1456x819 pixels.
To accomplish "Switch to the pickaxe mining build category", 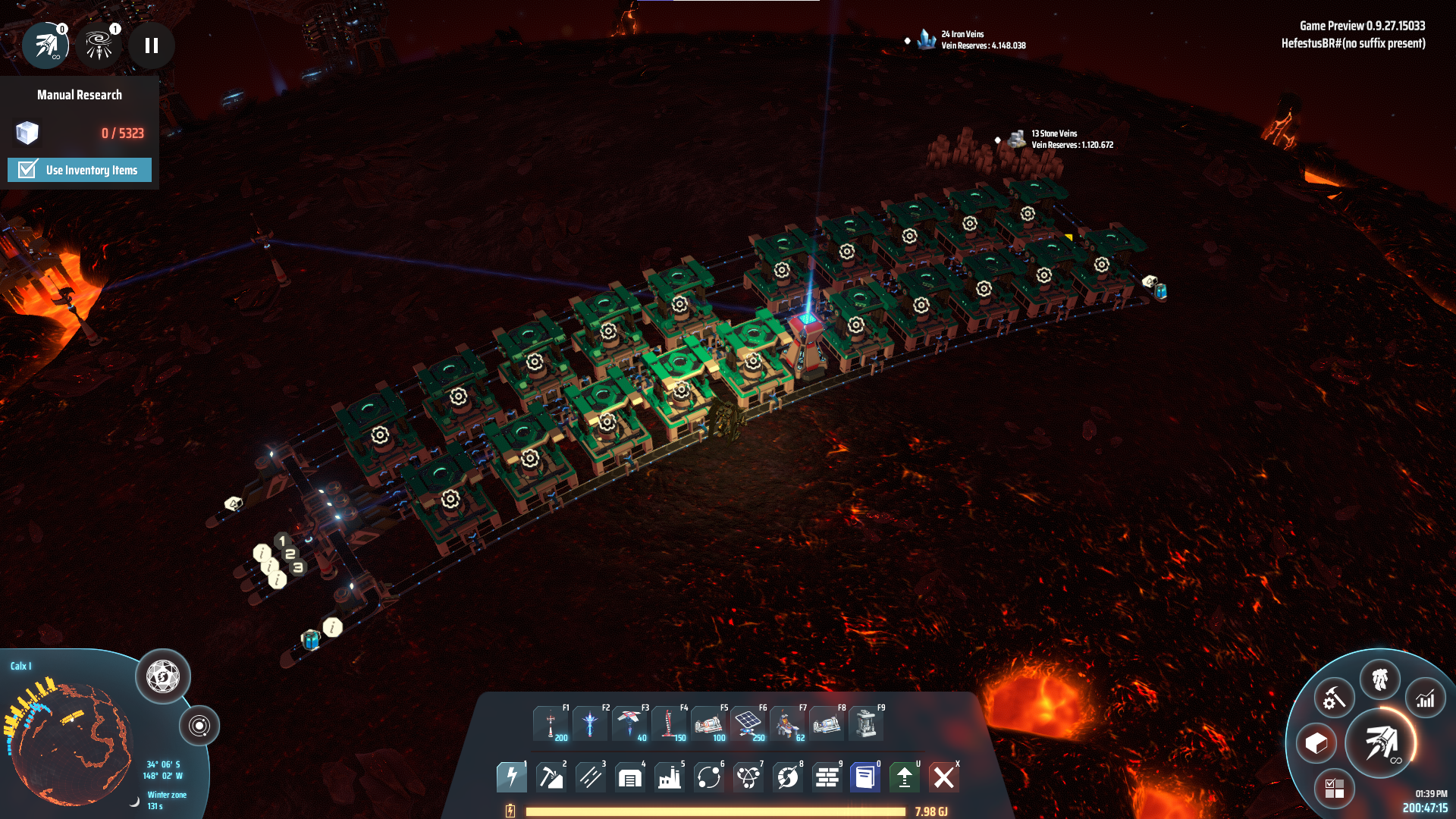I will (551, 777).
